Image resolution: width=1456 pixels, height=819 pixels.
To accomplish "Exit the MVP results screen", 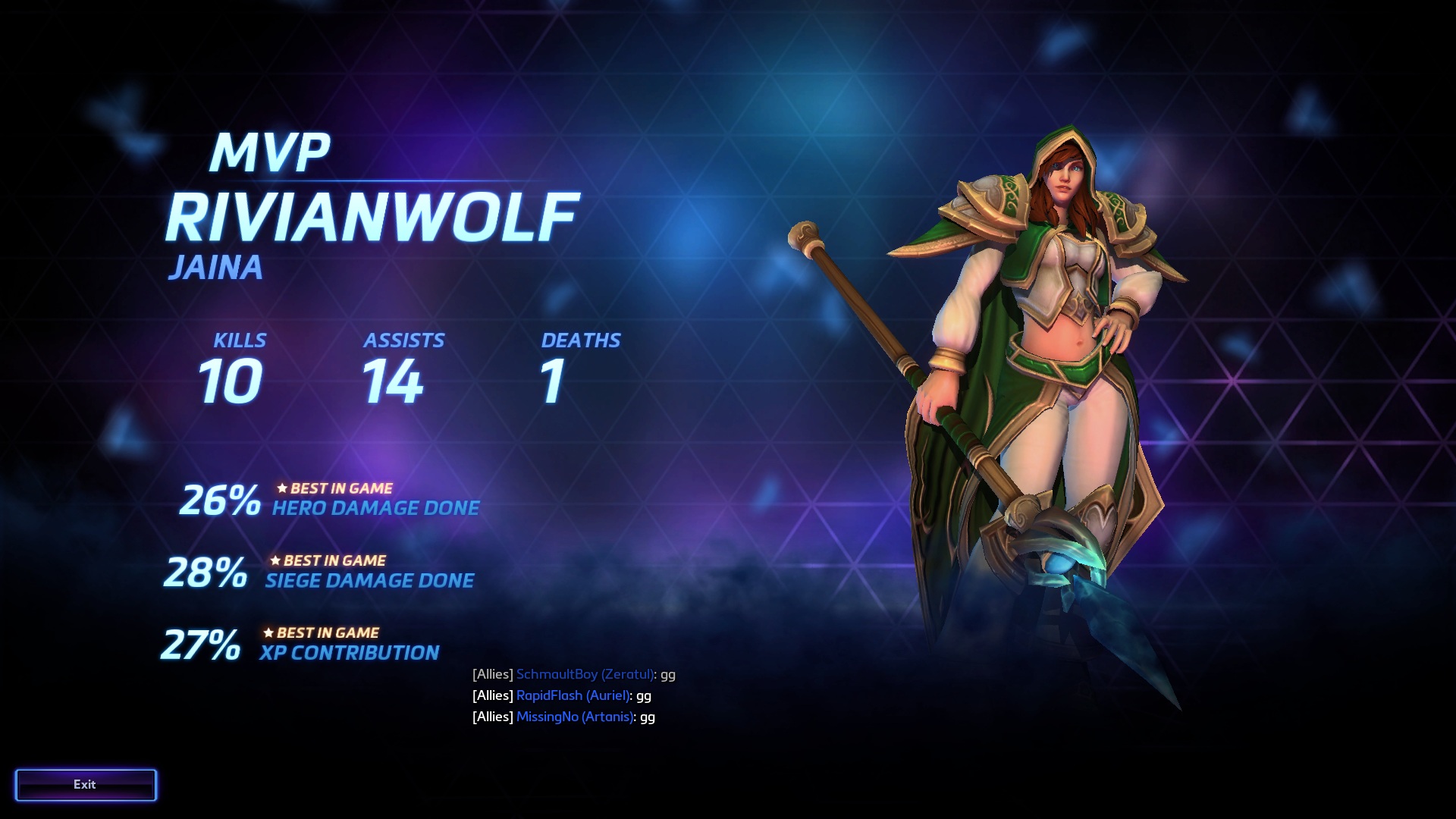I will click(x=85, y=785).
